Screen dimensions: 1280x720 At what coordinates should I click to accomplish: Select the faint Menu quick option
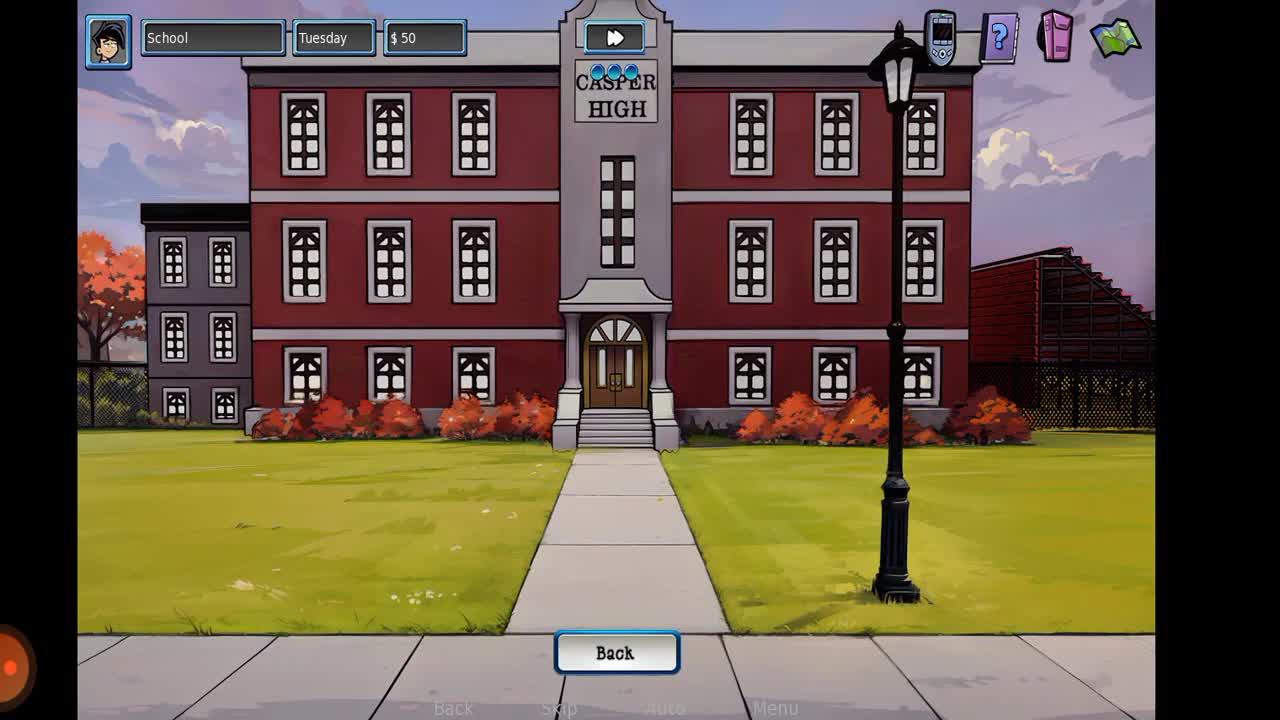(775, 709)
